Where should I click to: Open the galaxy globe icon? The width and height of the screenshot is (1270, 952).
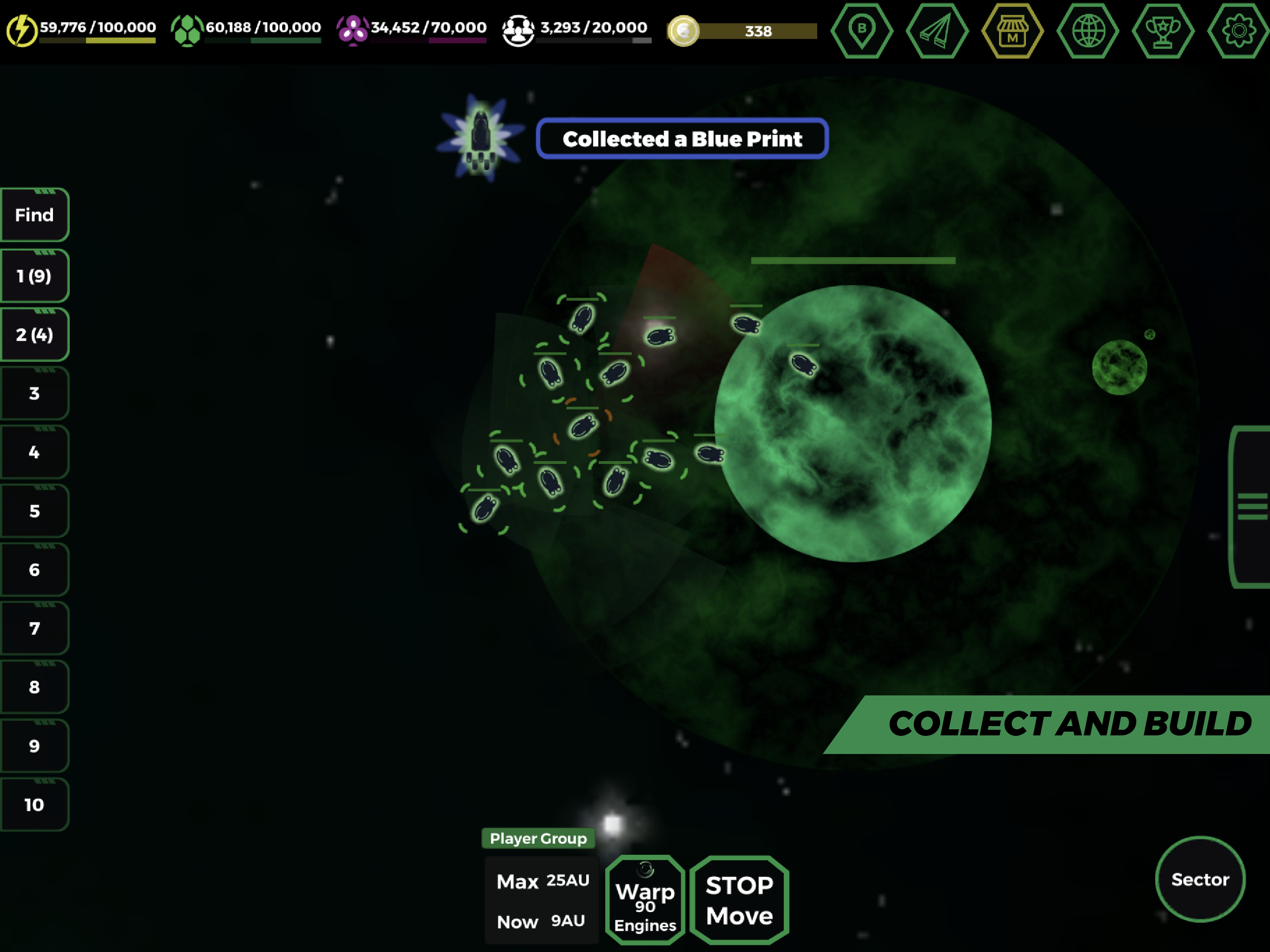(x=1089, y=32)
